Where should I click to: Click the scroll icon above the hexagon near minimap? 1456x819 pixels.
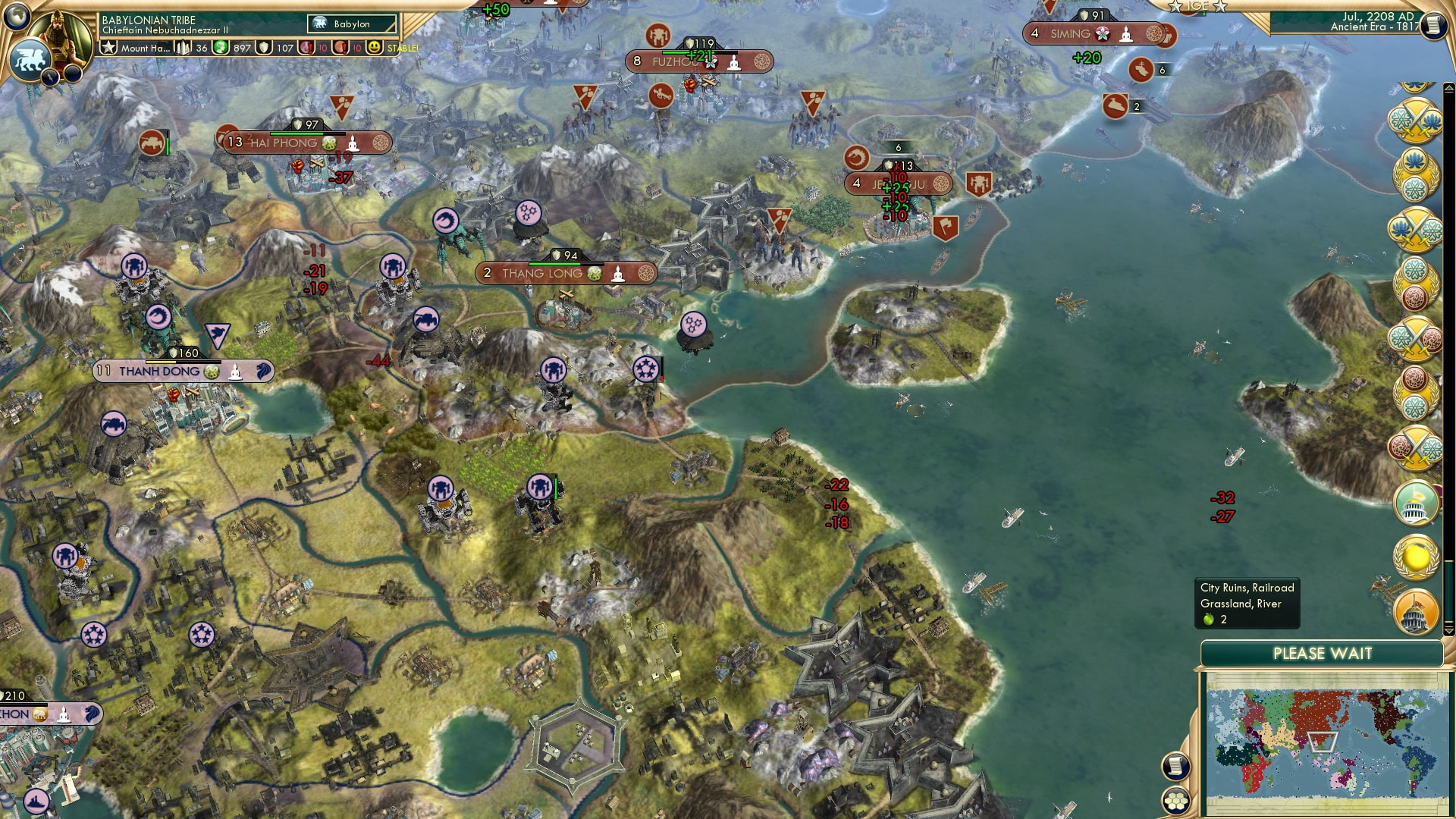click(x=1177, y=767)
